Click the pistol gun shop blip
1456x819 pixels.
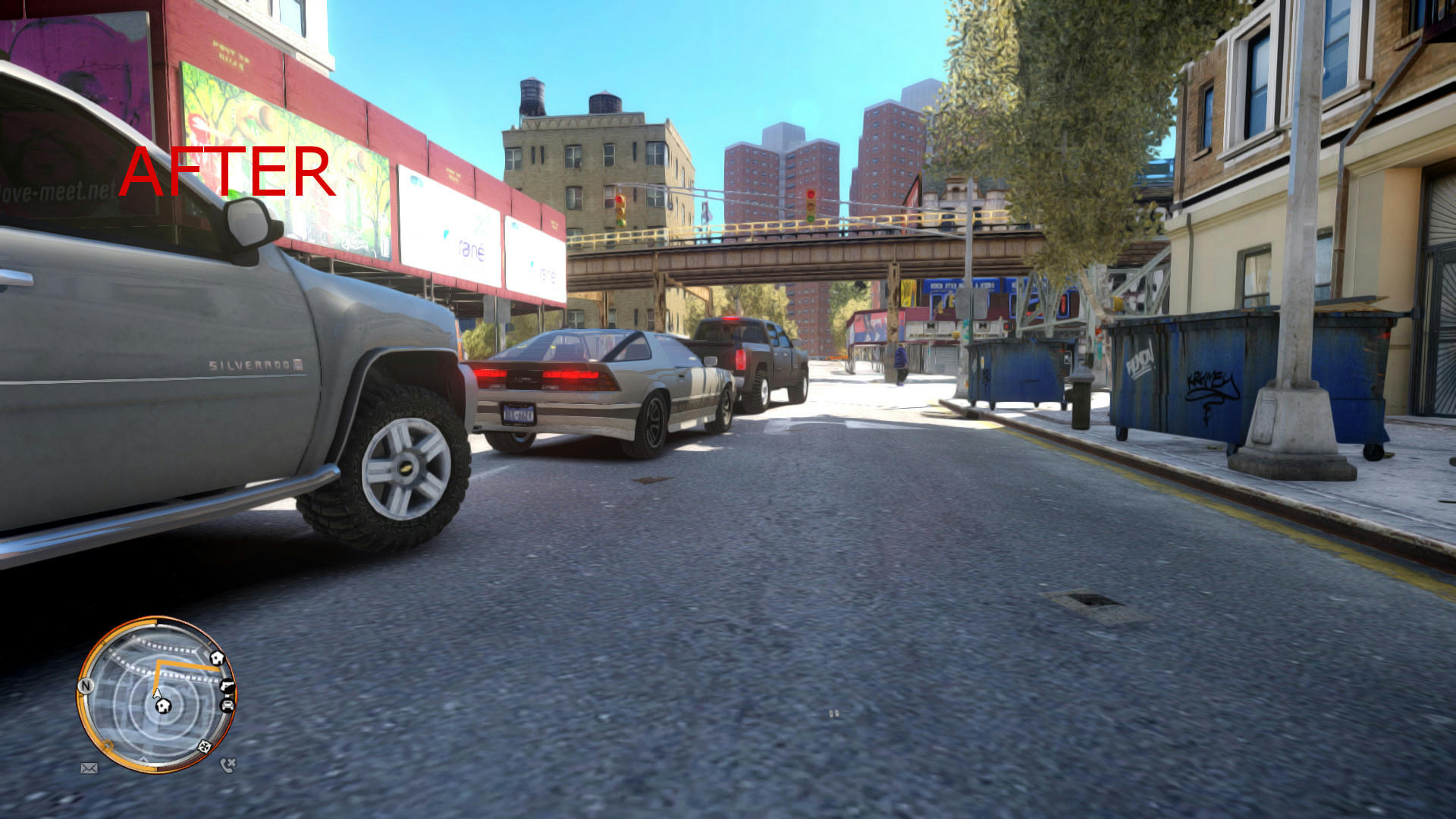tap(227, 686)
